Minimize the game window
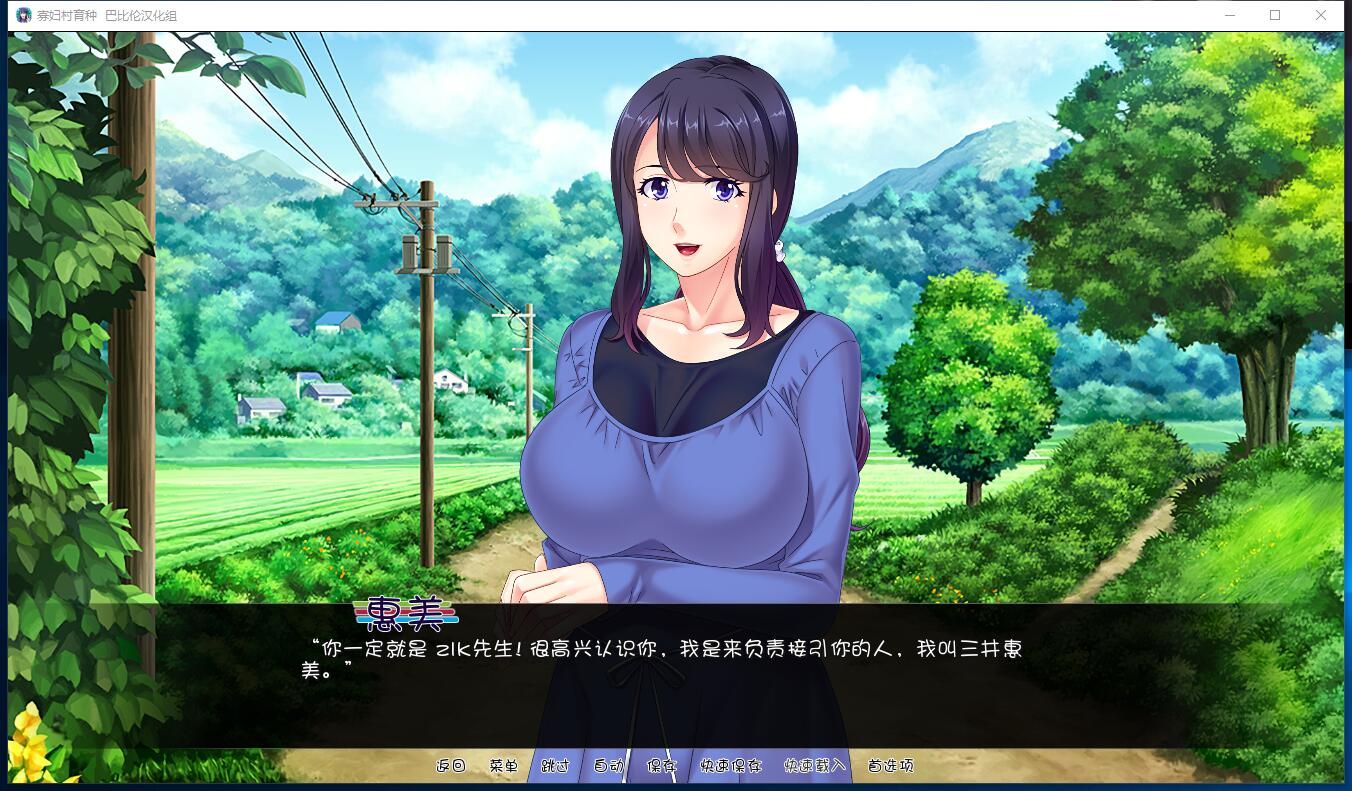 click(1230, 15)
